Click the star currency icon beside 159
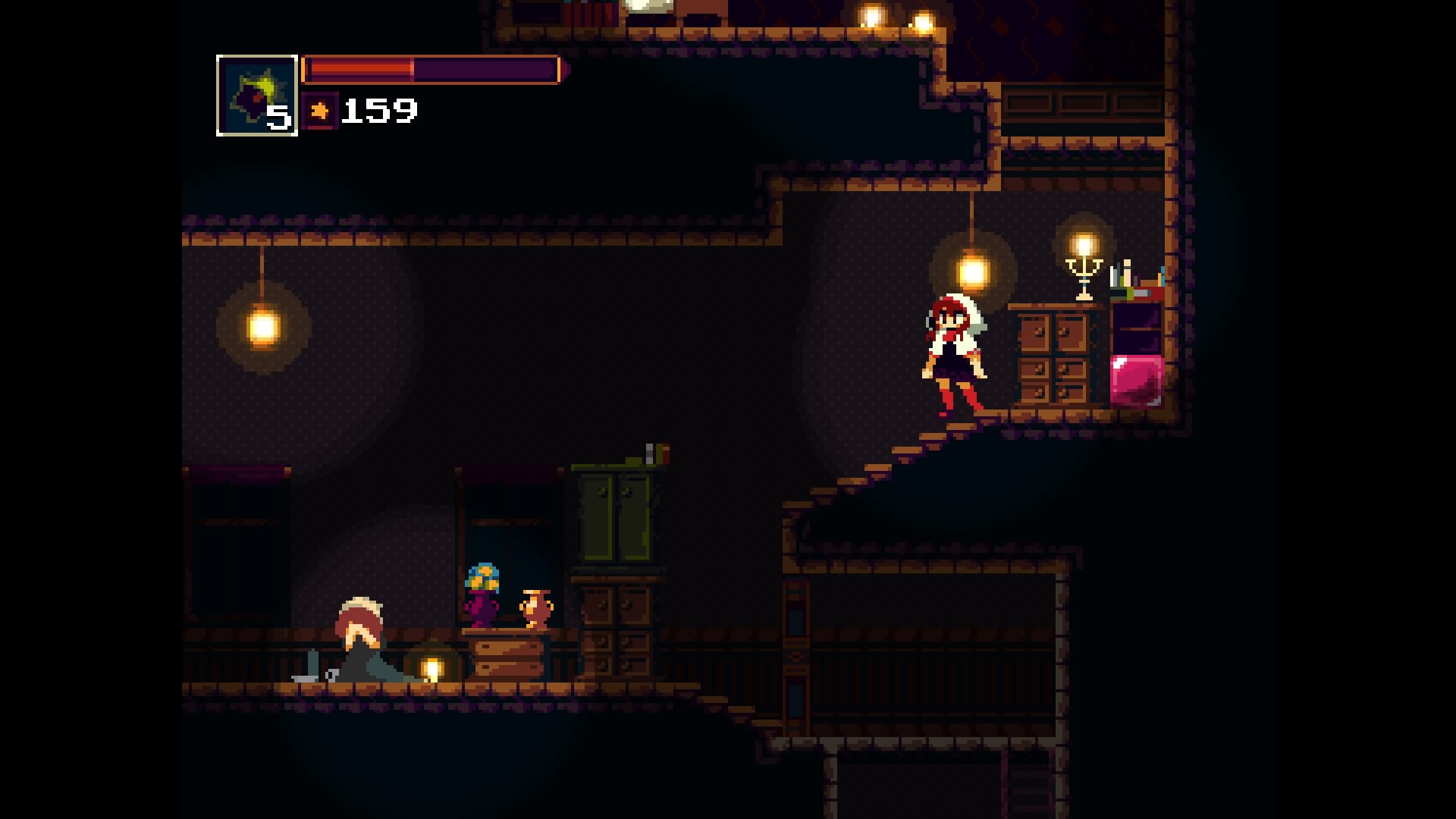This screenshot has width=1456, height=819. 319,111
